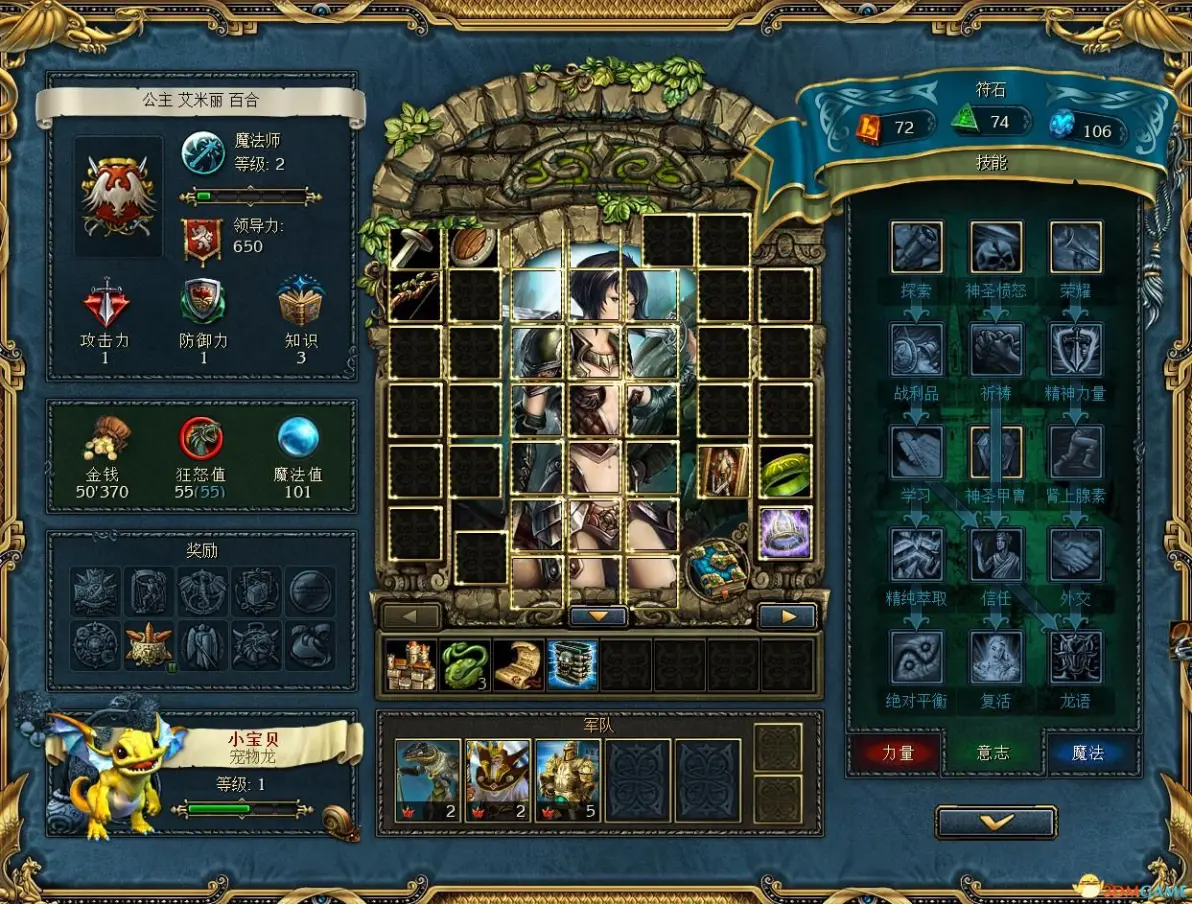
Task: Select the 祈祷 praying hands skill
Action: coord(996,349)
